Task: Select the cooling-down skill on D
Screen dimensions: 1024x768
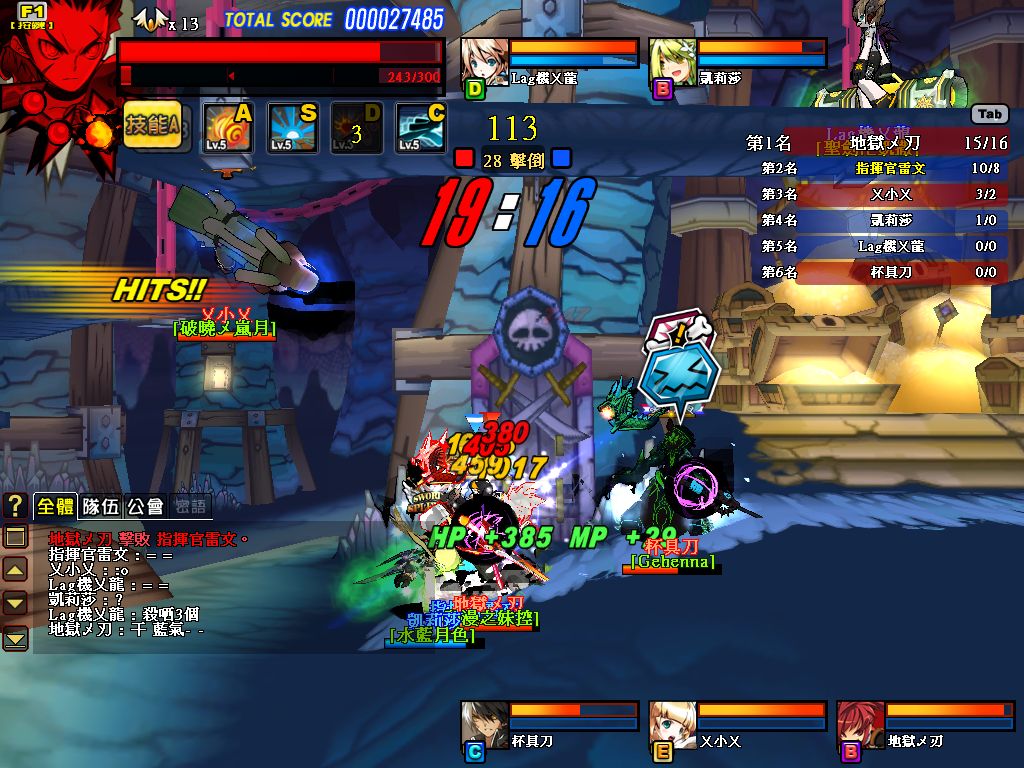Action: click(356, 127)
